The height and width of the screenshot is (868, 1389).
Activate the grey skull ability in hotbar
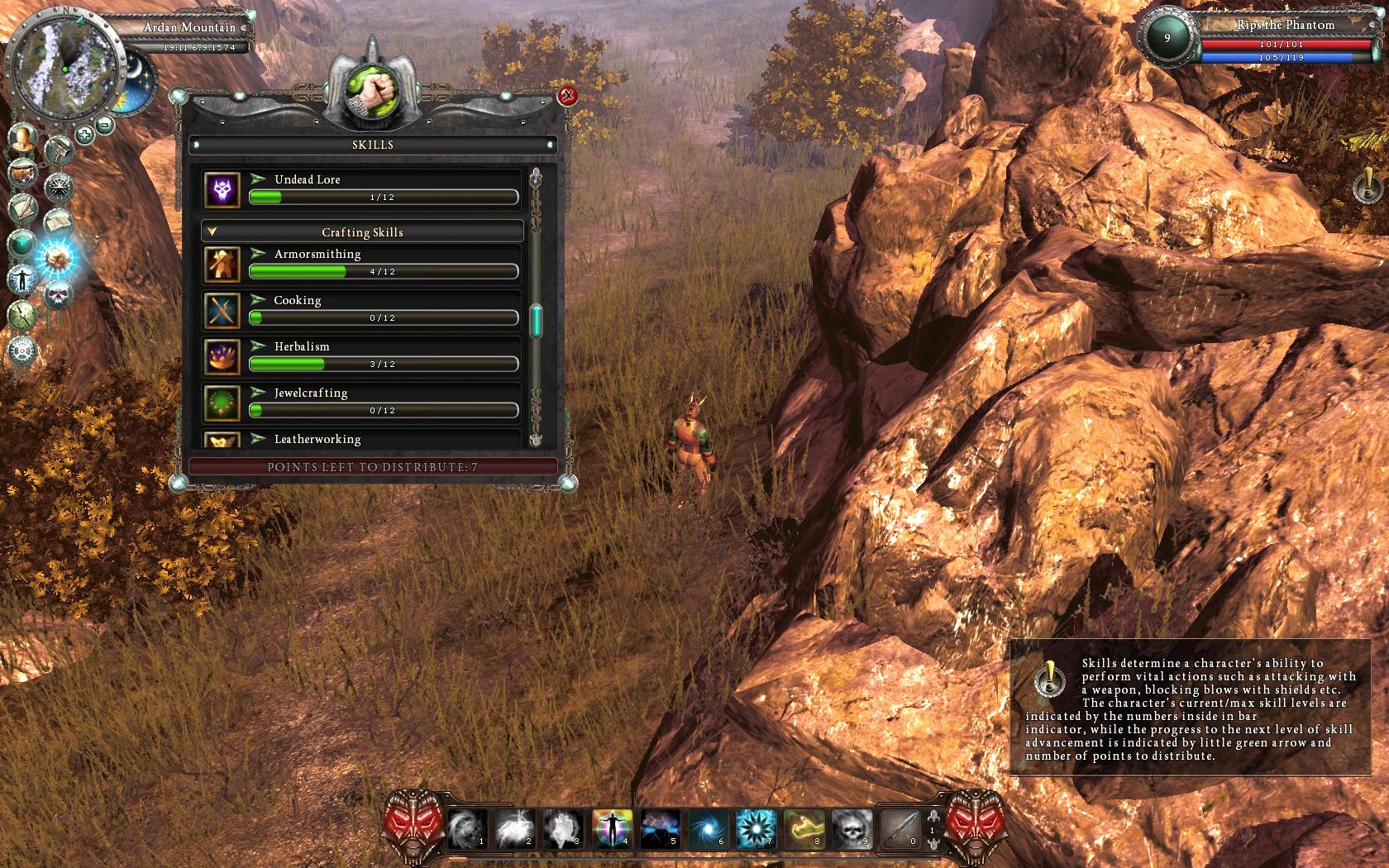(x=852, y=828)
